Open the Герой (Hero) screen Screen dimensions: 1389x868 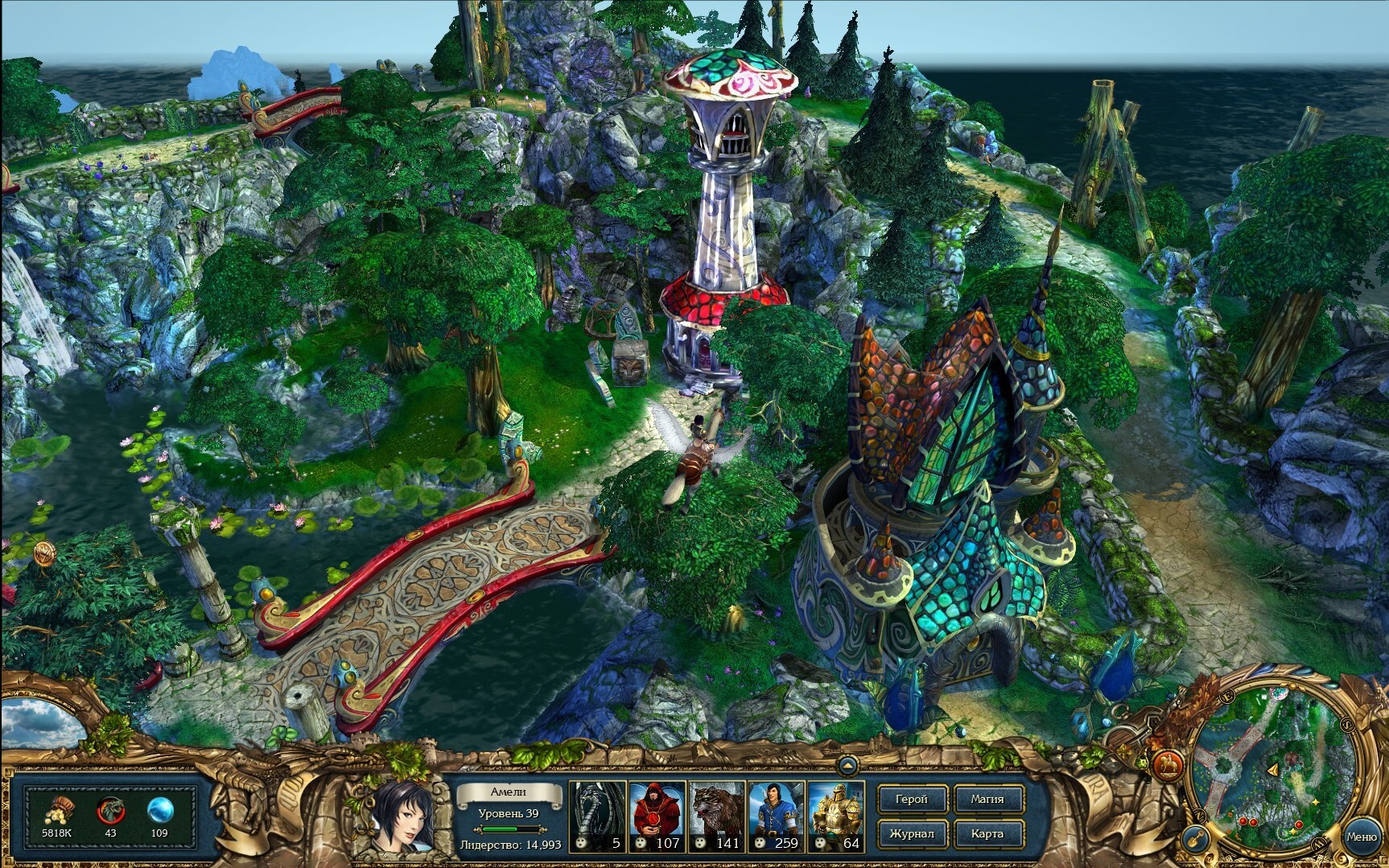pyautogui.click(x=912, y=800)
